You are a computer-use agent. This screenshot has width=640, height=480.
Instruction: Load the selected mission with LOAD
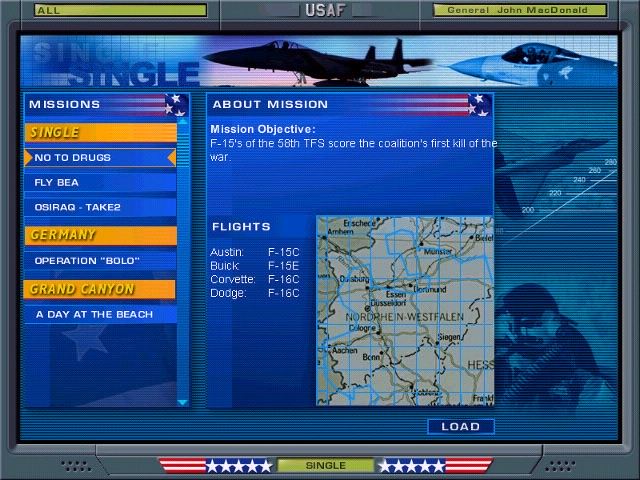(460, 427)
